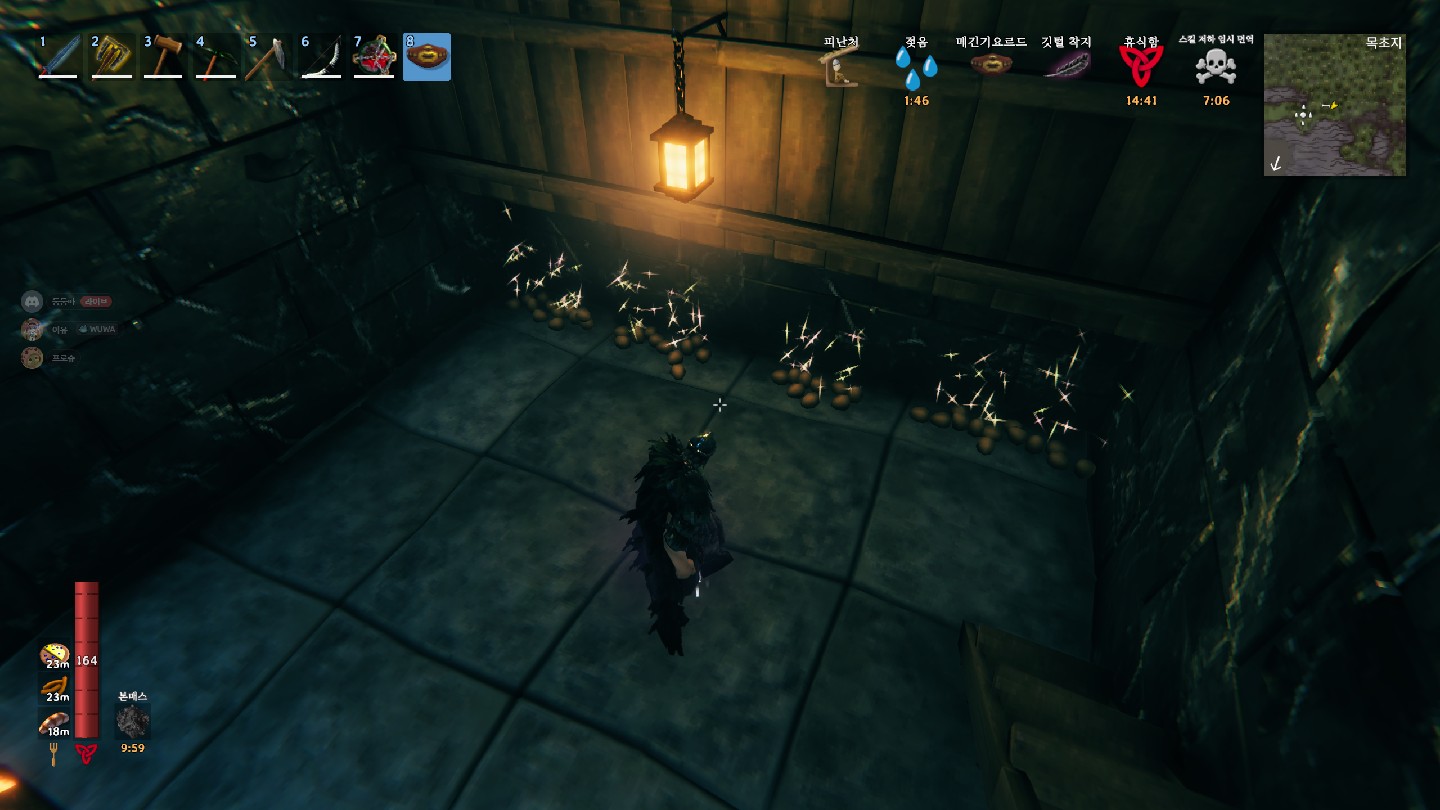Select the sword in hotbar slot 1
The width and height of the screenshot is (1440, 810).
click(x=58, y=57)
